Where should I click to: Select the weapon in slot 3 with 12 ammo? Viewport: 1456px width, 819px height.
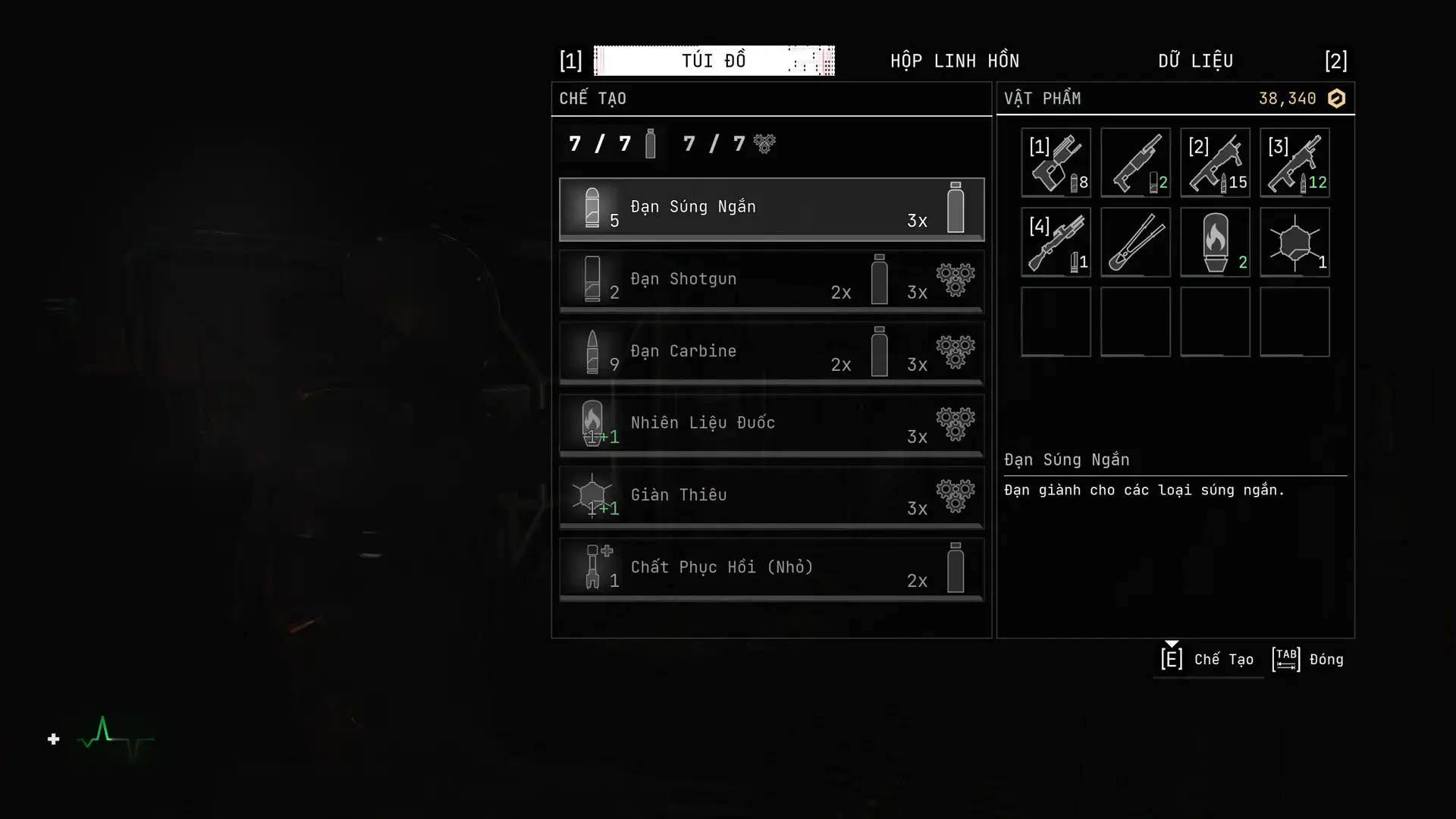tap(1294, 163)
